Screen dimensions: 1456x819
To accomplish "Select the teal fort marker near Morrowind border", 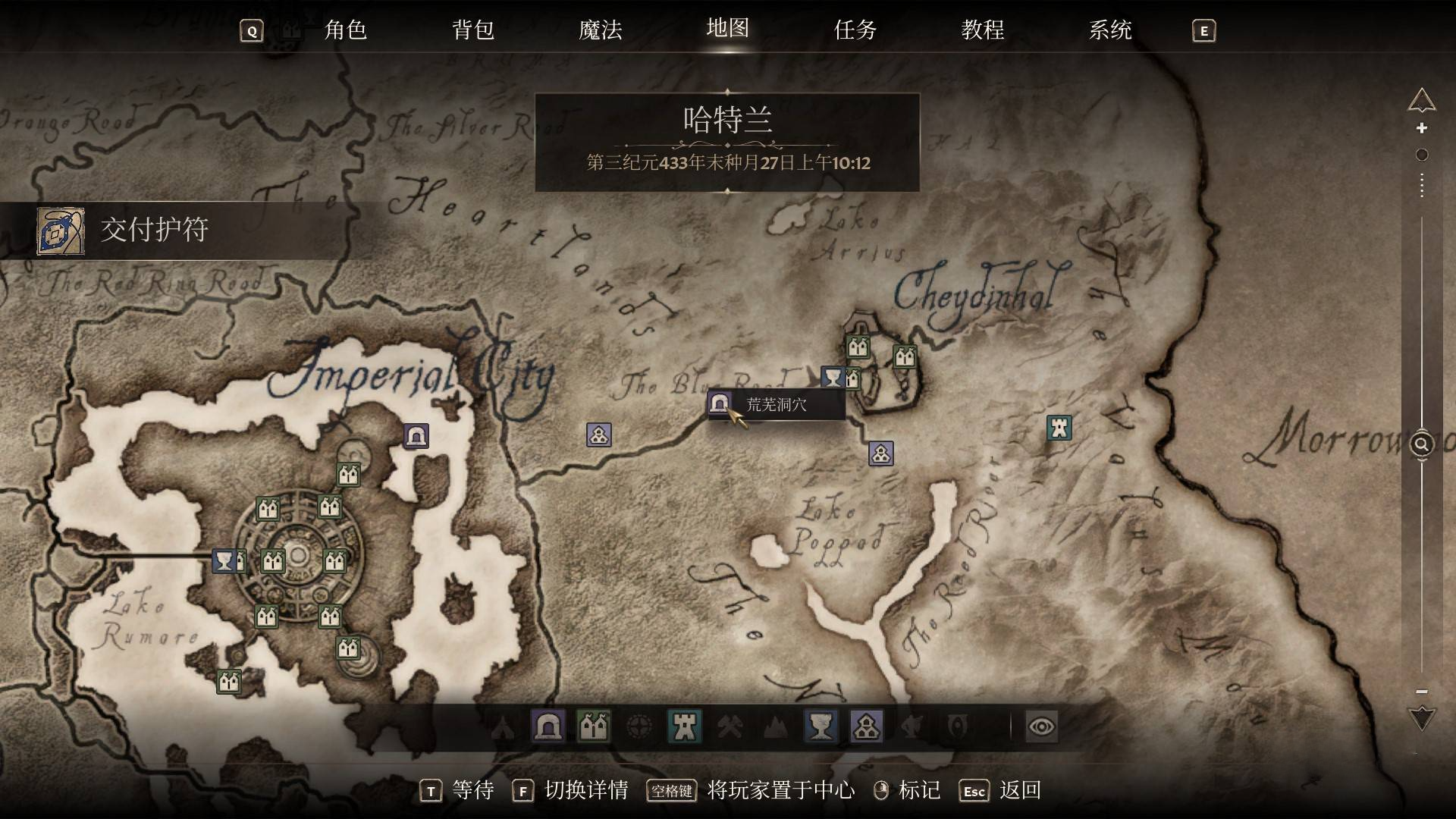I will pyautogui.click(x=1059, y=428).
